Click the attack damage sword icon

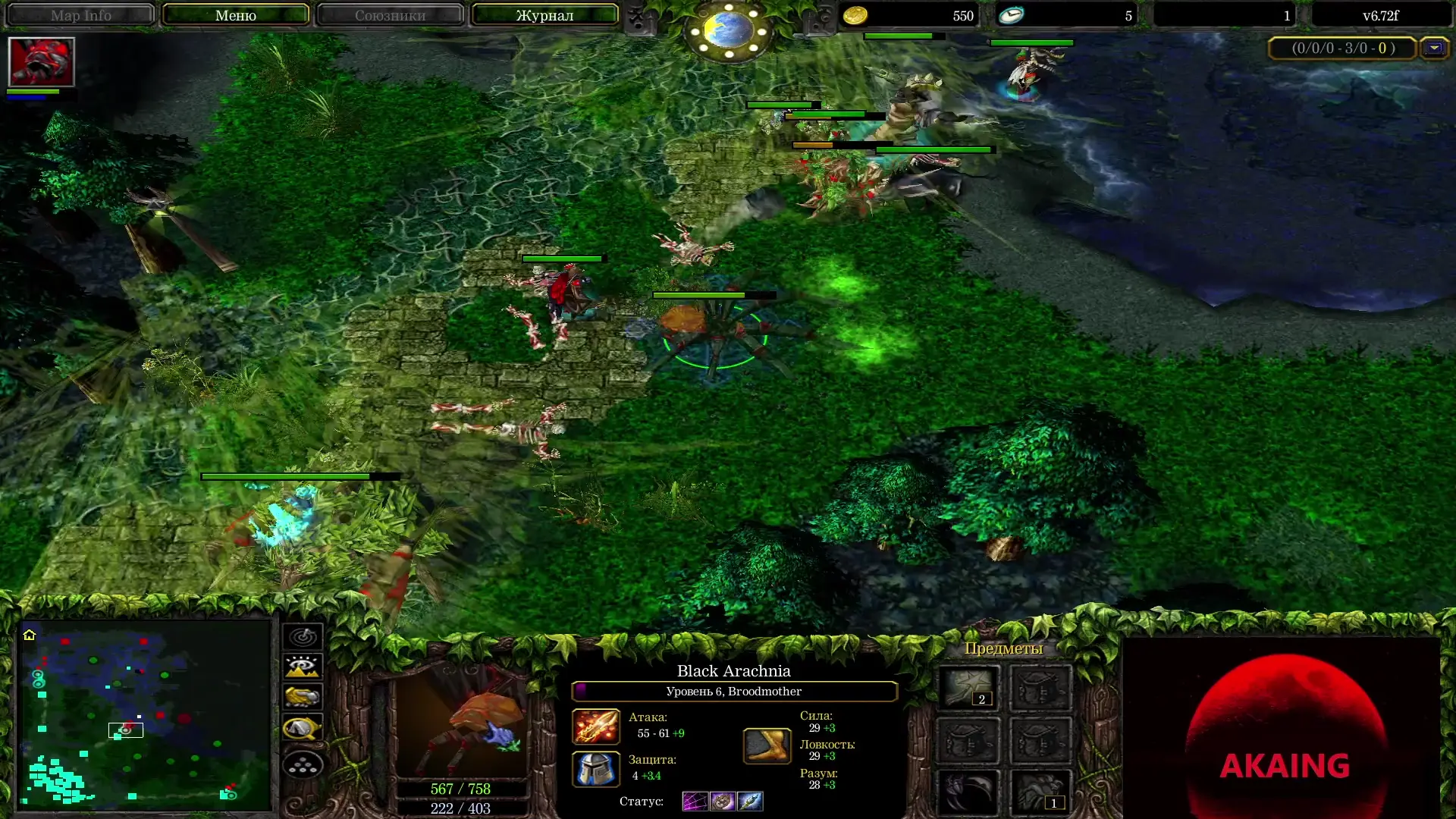[x=596, y=726]
